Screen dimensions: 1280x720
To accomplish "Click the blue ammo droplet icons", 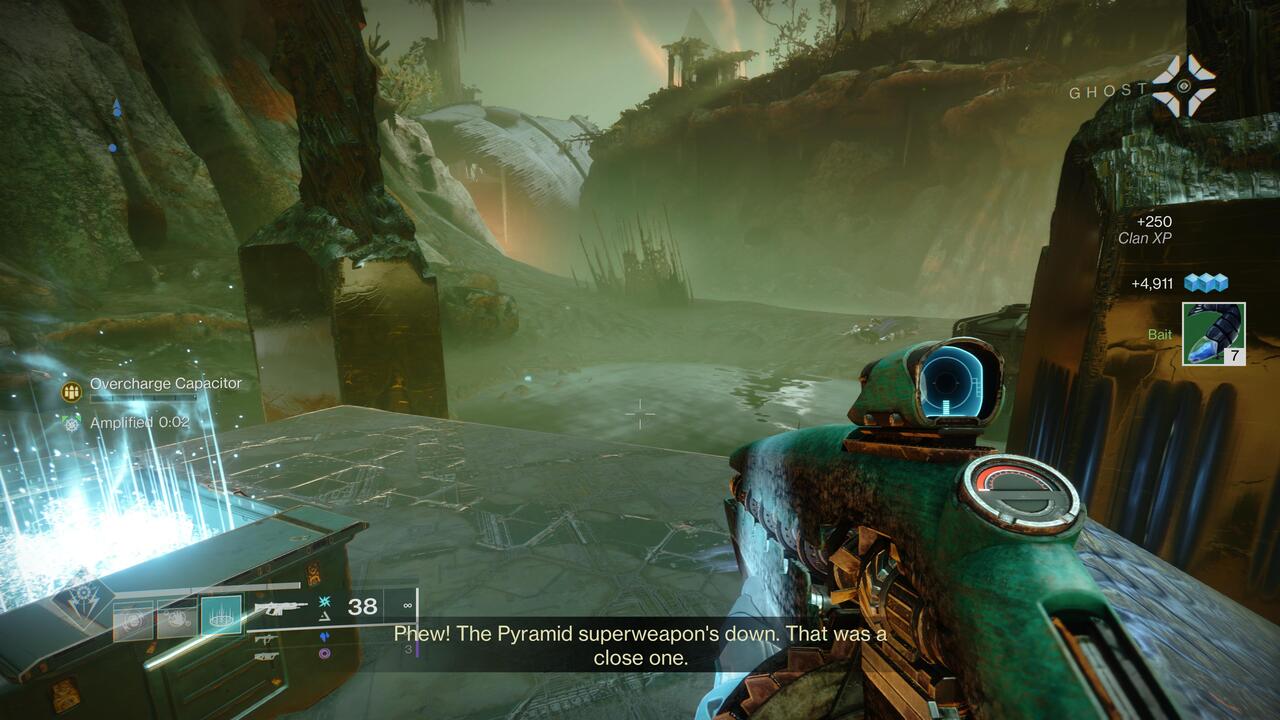I will coord(323,637).
